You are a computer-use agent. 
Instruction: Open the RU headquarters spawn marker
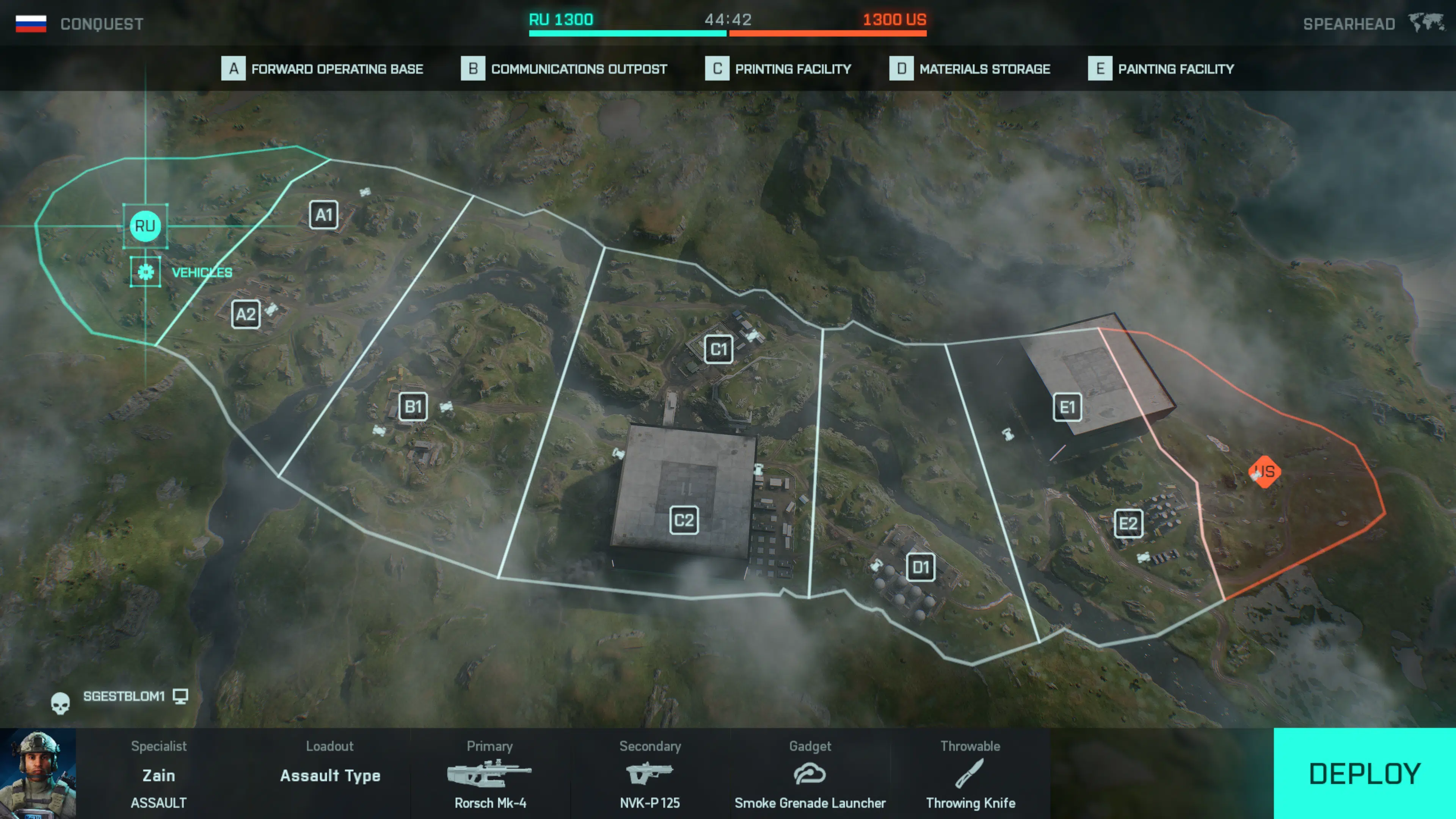pos(145,226)
